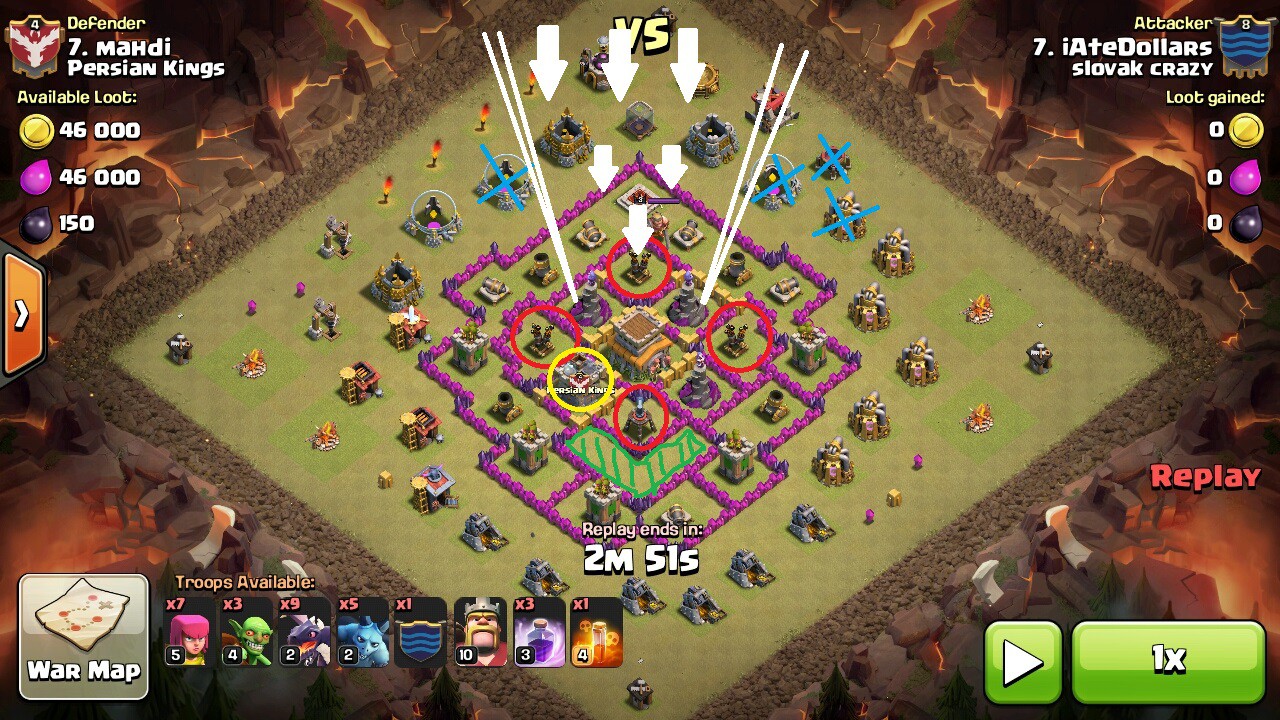Image resolution: width=1280 pixels, height=720 pixels.
Task: Select the Clan Castle shield card
Action: point(420,632)
